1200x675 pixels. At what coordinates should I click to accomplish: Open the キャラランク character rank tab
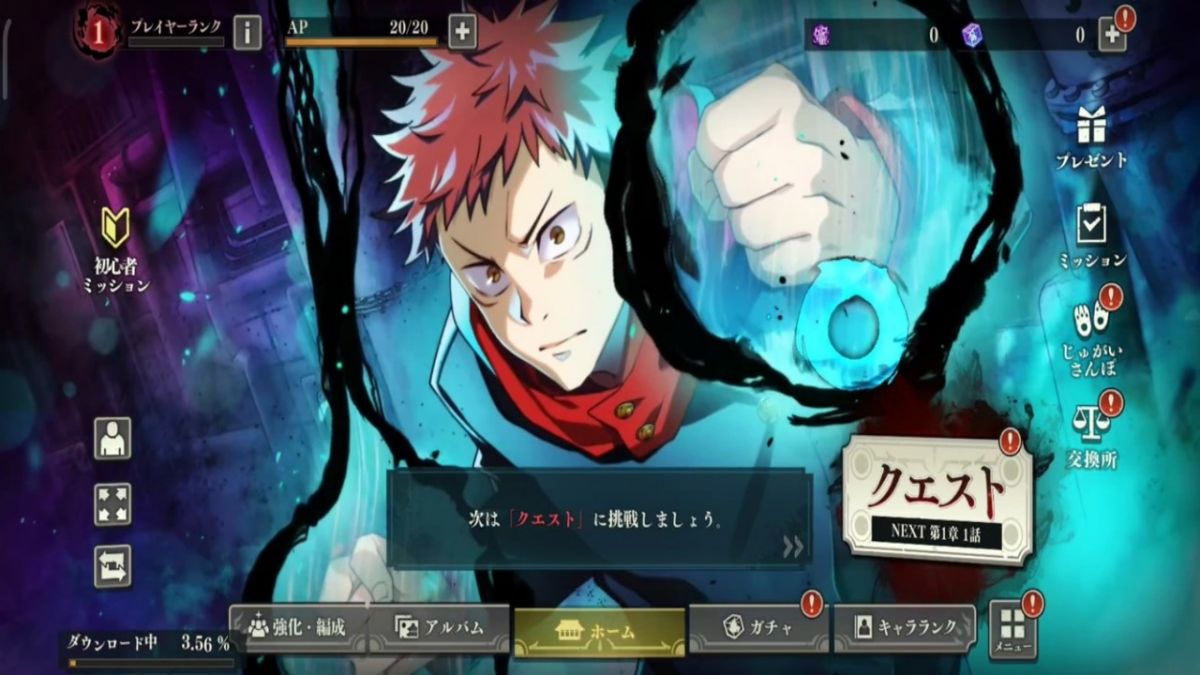(x=904, y=628)
